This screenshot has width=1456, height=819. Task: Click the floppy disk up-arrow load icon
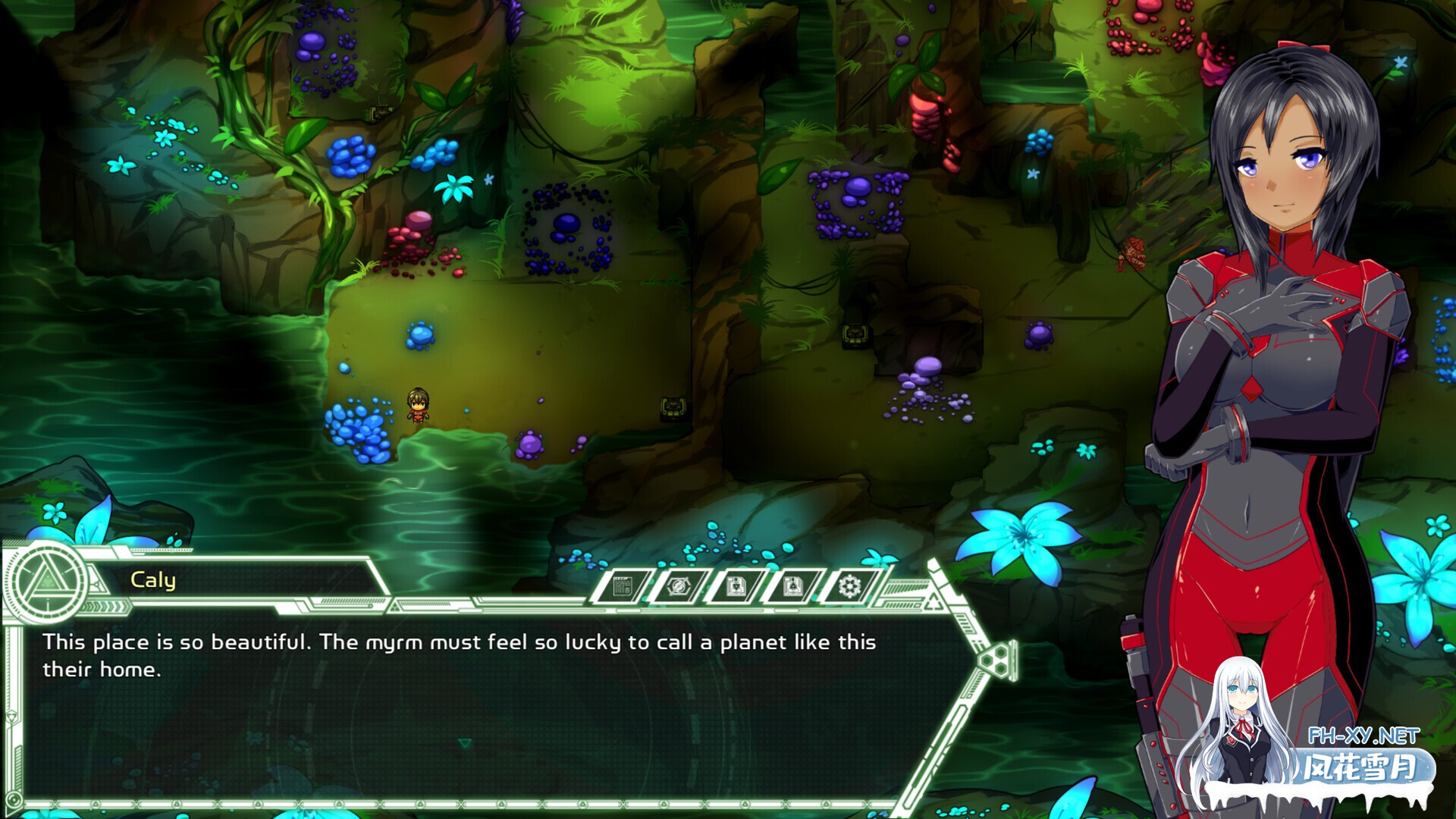(x=792, y=586)
